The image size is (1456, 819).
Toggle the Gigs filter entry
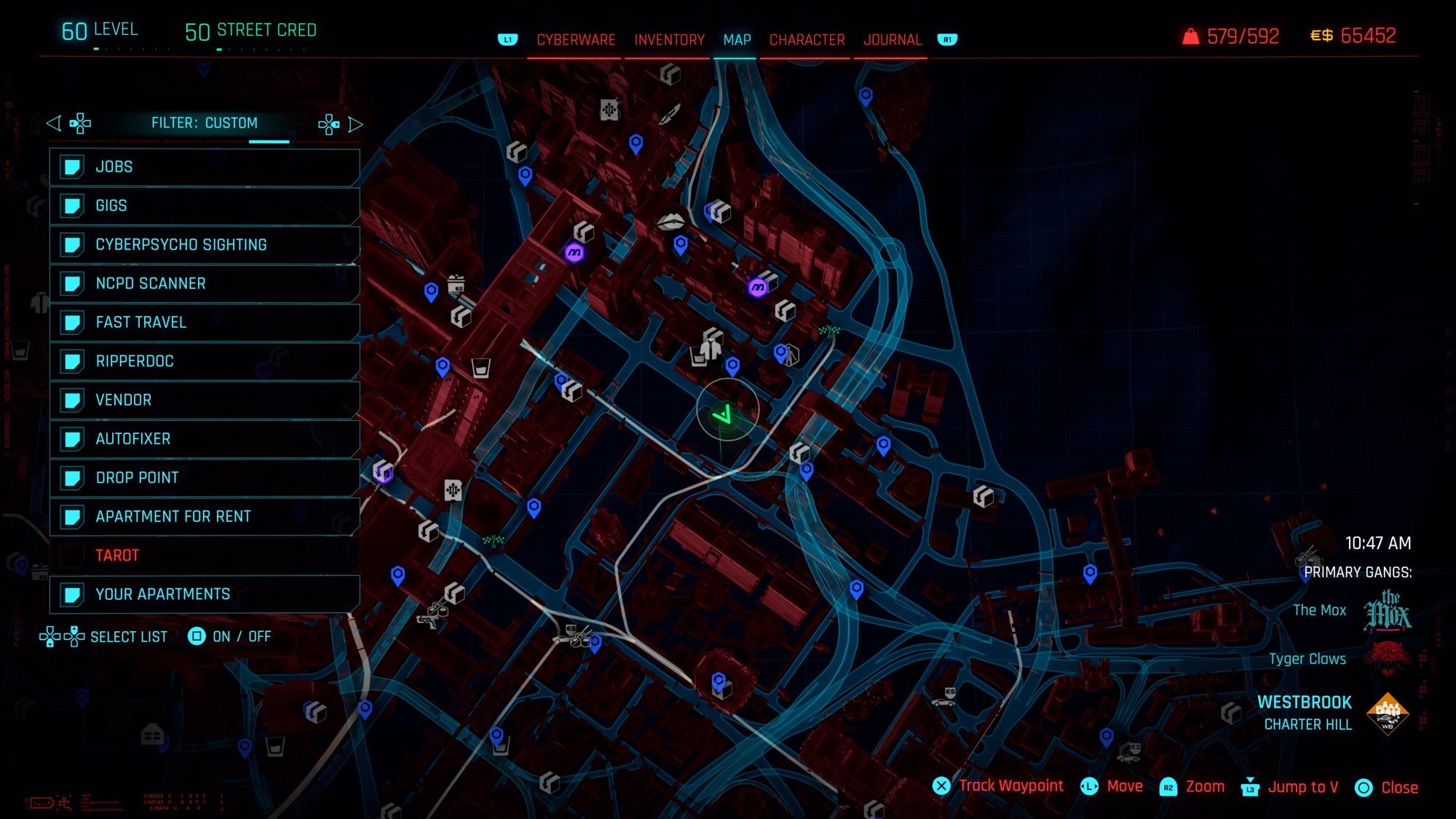pyautogui.click(x=204, y=206)
